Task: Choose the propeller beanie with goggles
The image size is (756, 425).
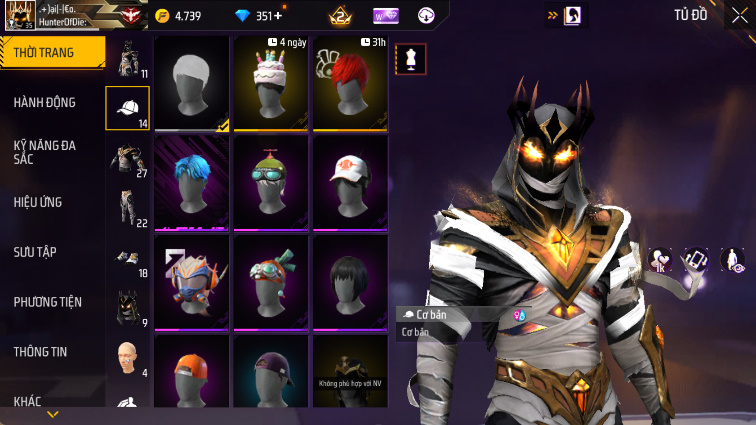Action: pyautogui.click(x=271, y=182)
